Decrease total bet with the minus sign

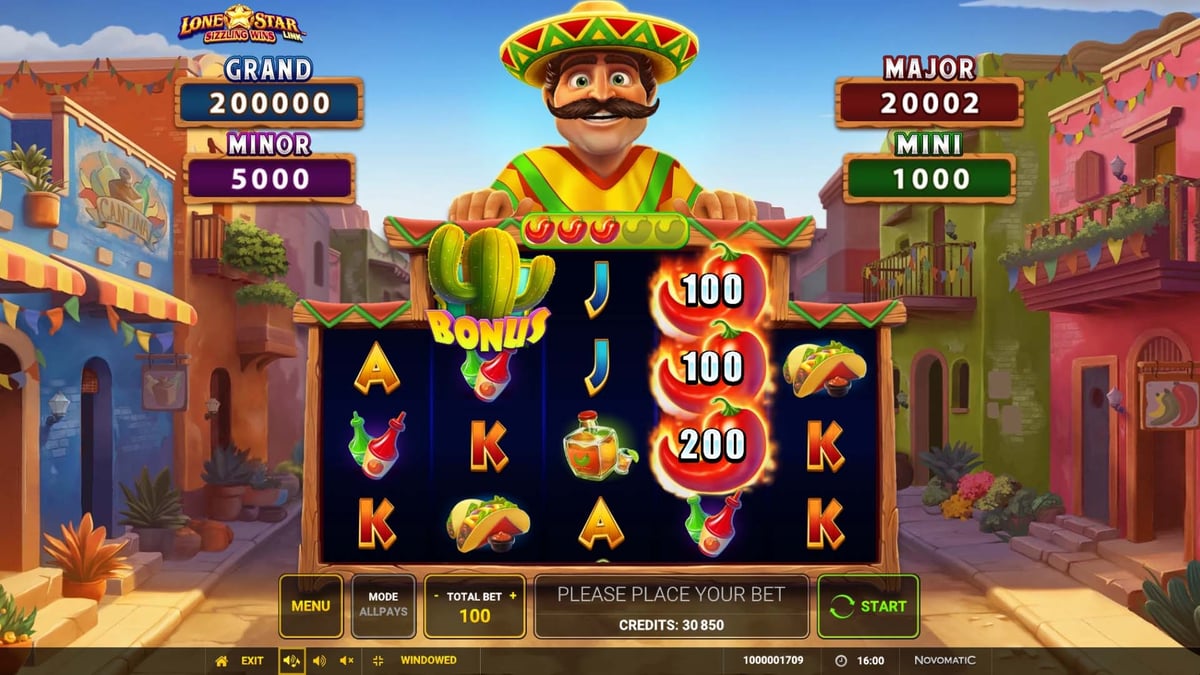click(436, 596)
